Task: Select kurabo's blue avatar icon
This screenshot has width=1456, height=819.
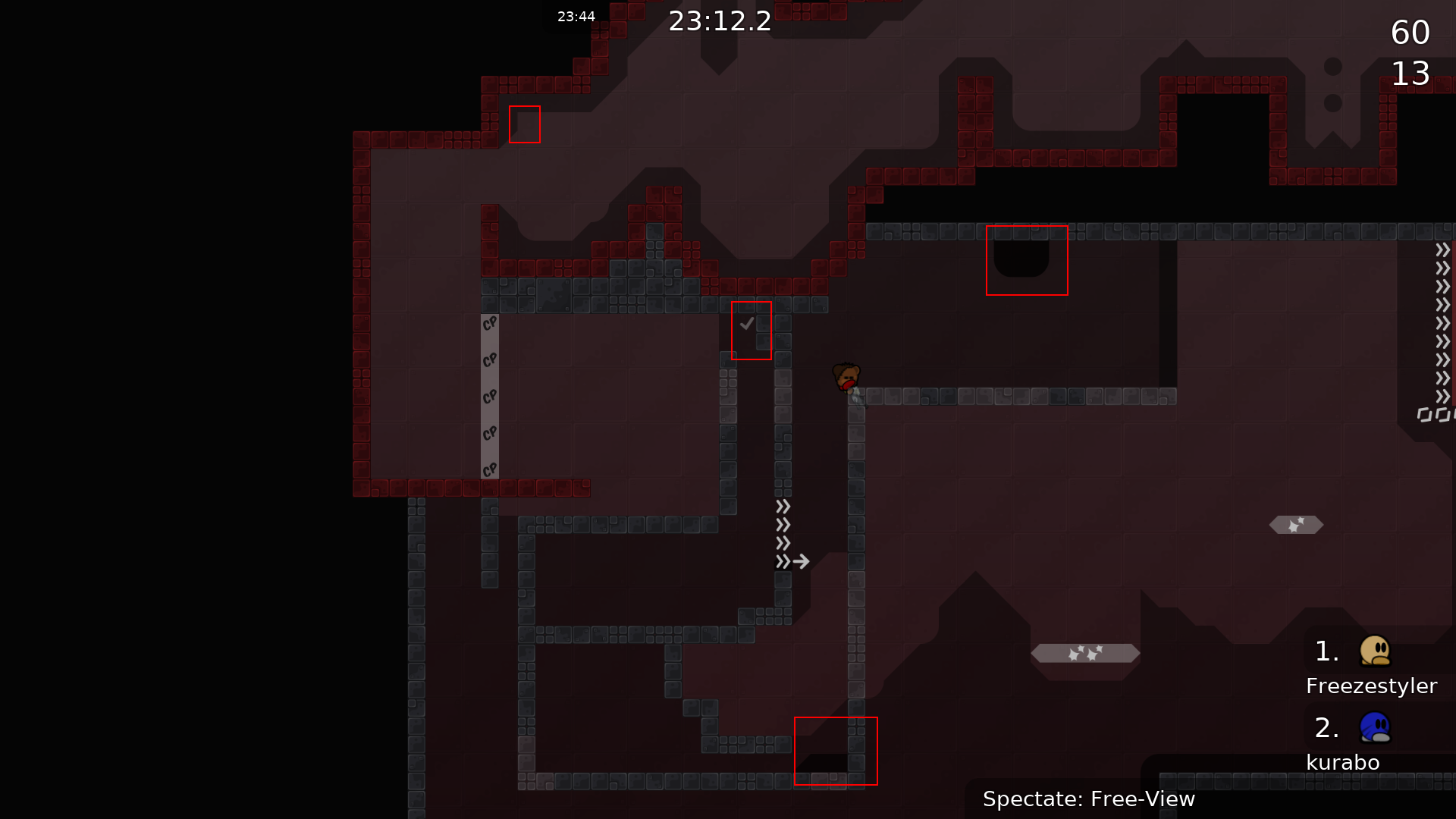Action: click(1376, 726)
